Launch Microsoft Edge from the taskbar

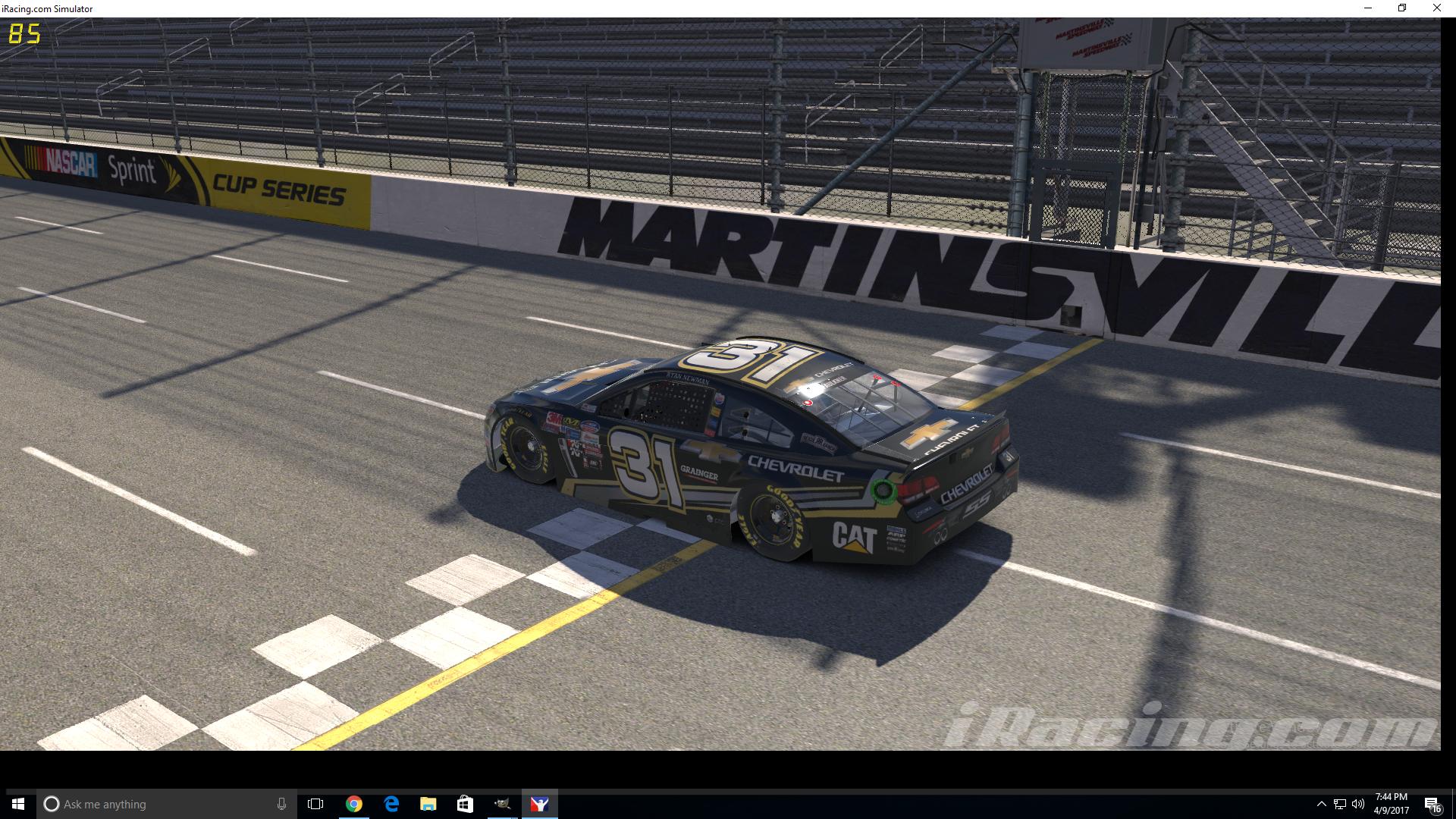(391, 804)
